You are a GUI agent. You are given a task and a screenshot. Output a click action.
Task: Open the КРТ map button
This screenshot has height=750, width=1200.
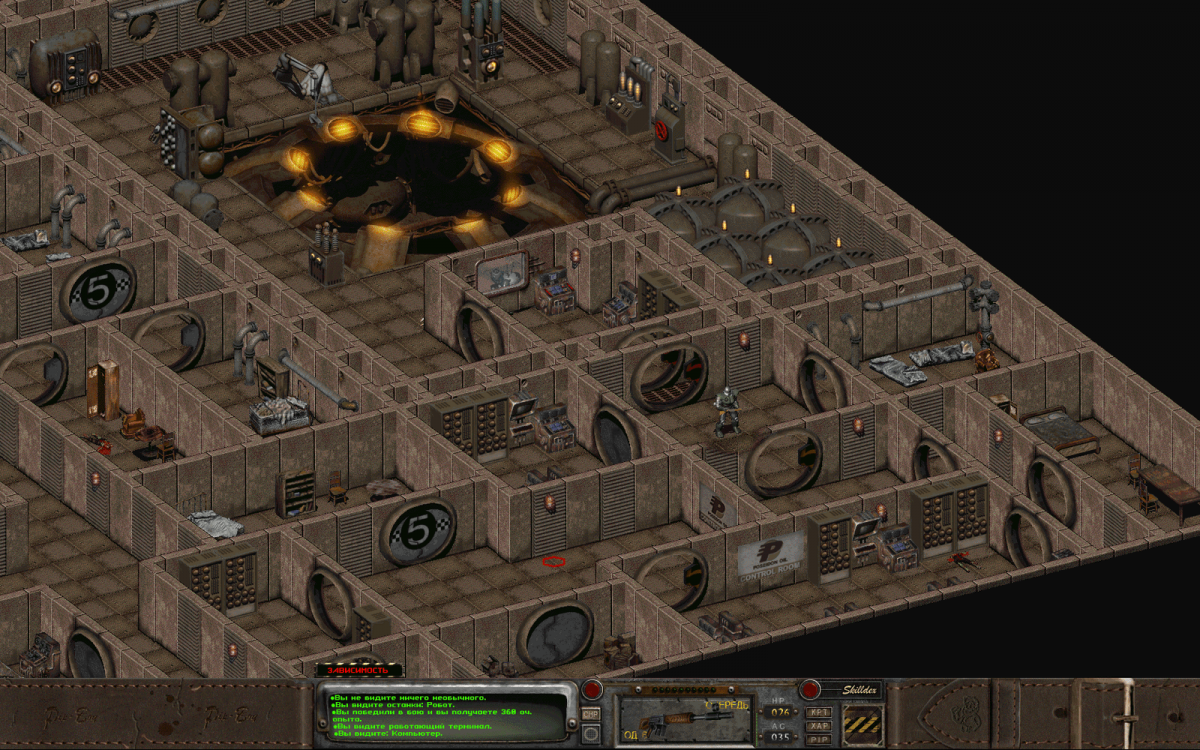click(818, 712)
